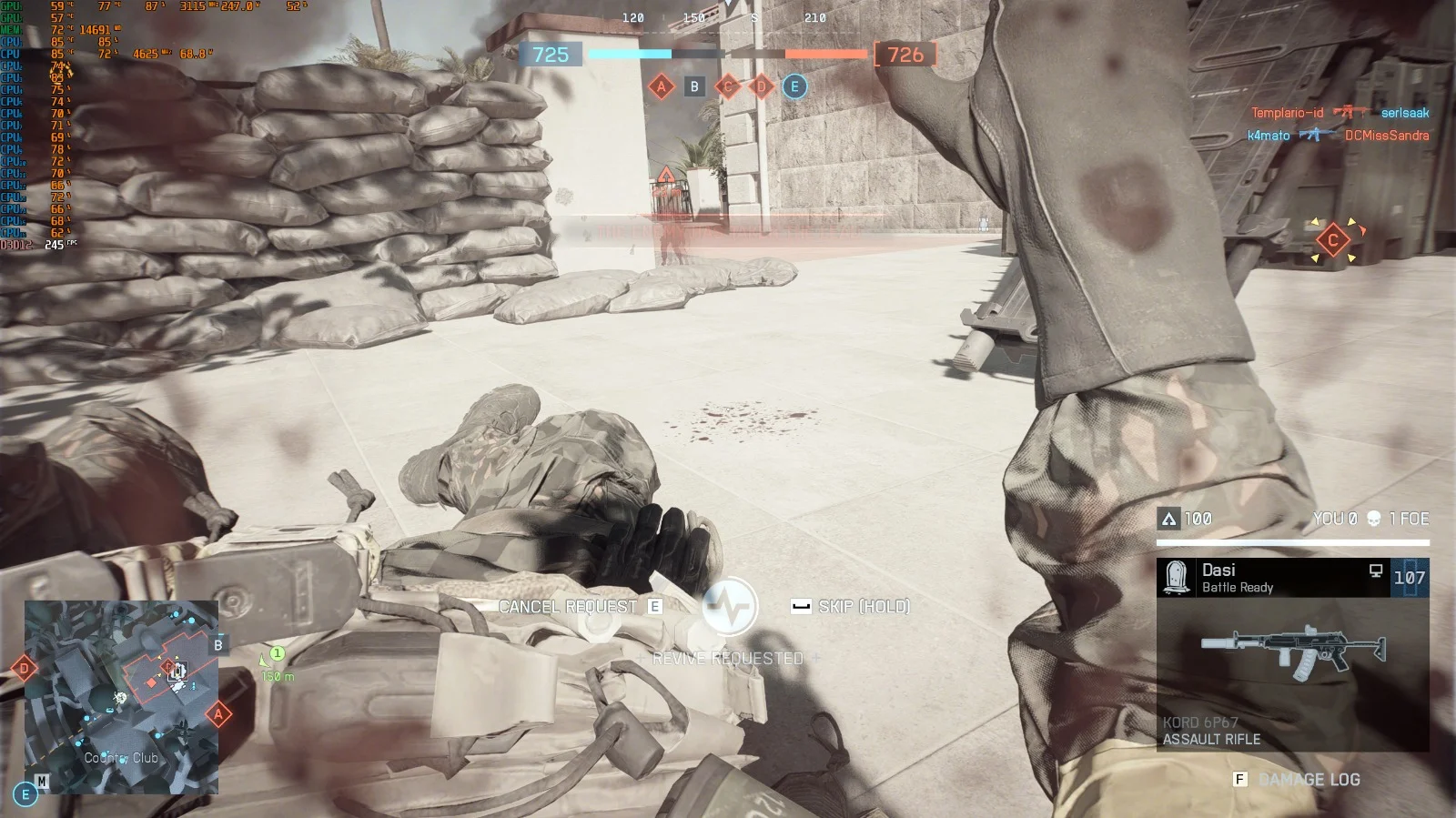Viewport: 1456px width, 818px height.
Task: Toggle the damage log with F
Action: coord(1239,779)
